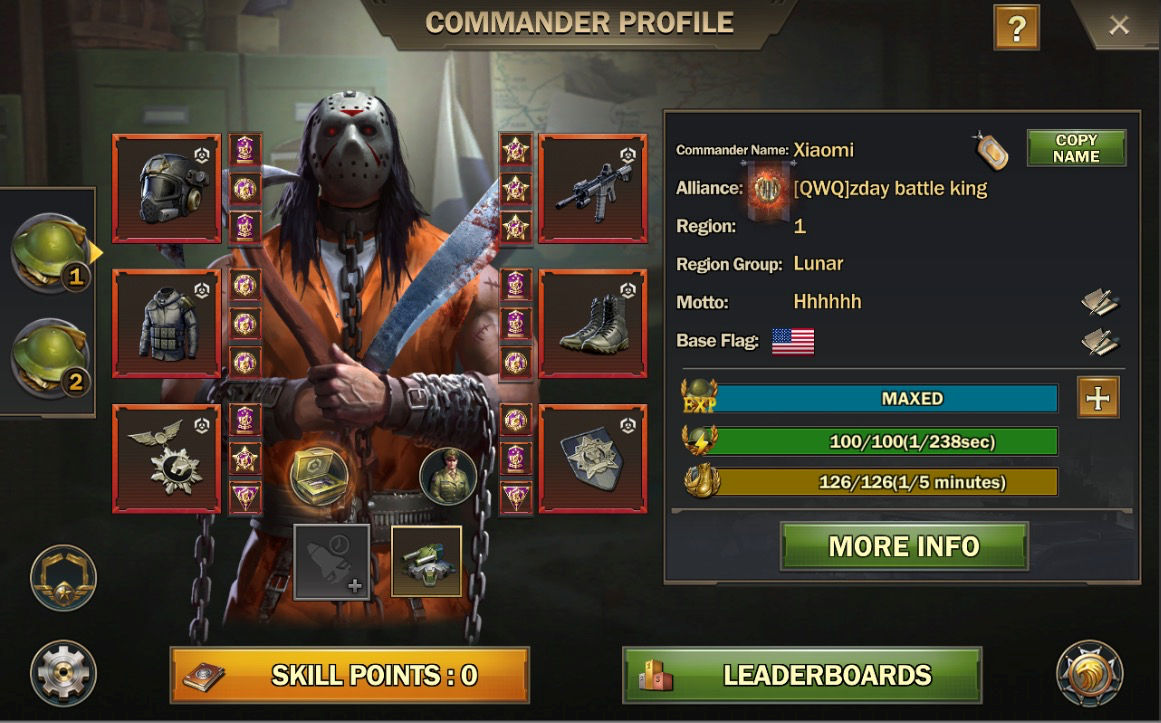This screenshot has width=1161, height=723.
Task: Select the combat boots slot
Action: point(592,323)
